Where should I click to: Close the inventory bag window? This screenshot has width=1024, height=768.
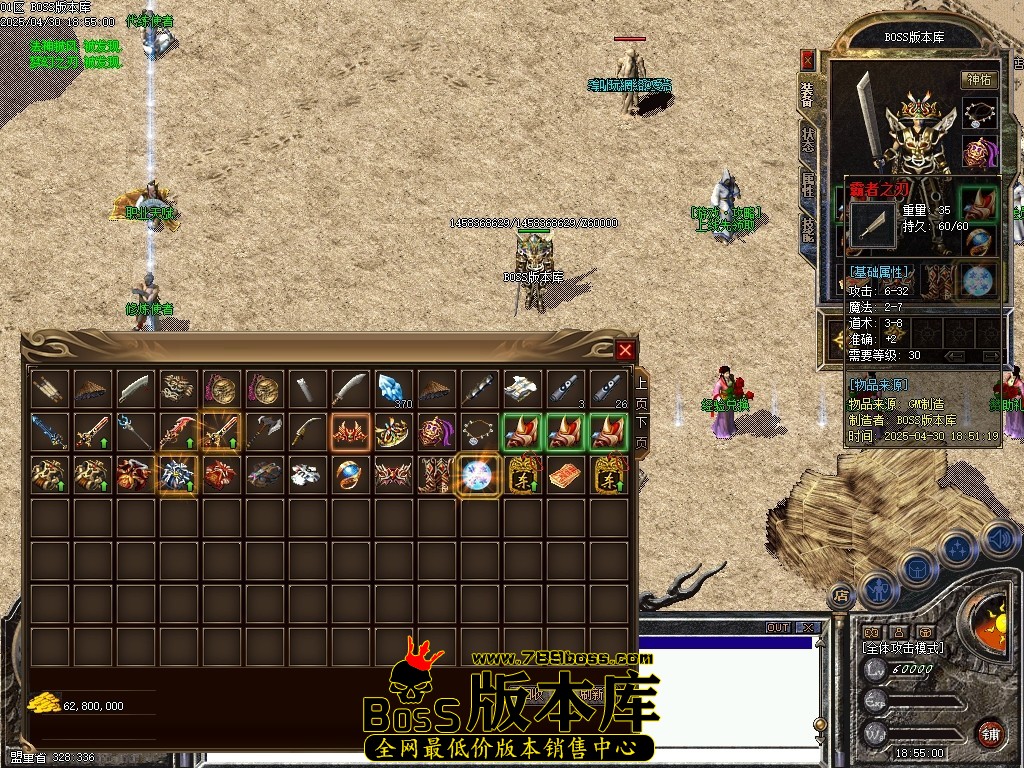point(625,350)
